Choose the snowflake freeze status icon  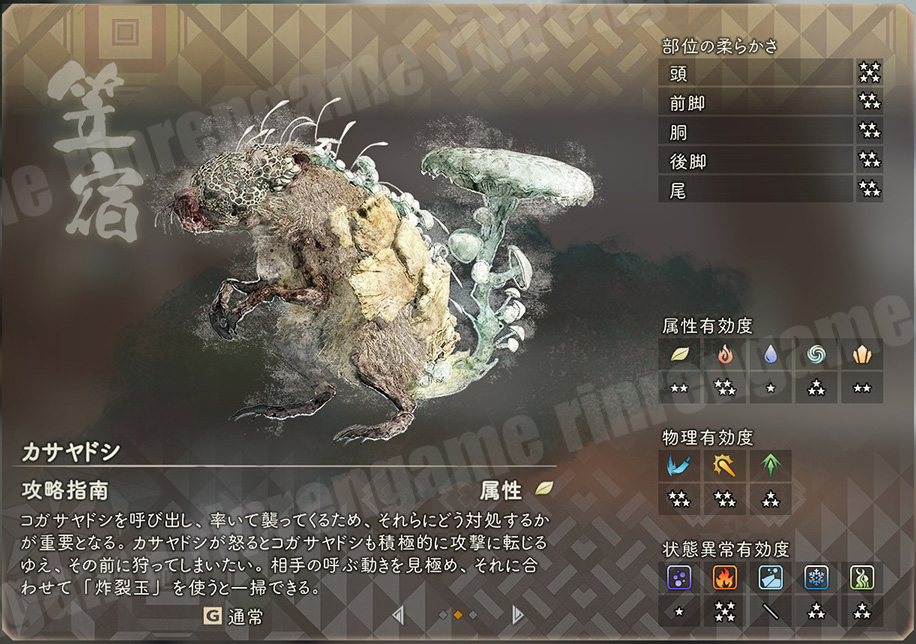(816, 577)
